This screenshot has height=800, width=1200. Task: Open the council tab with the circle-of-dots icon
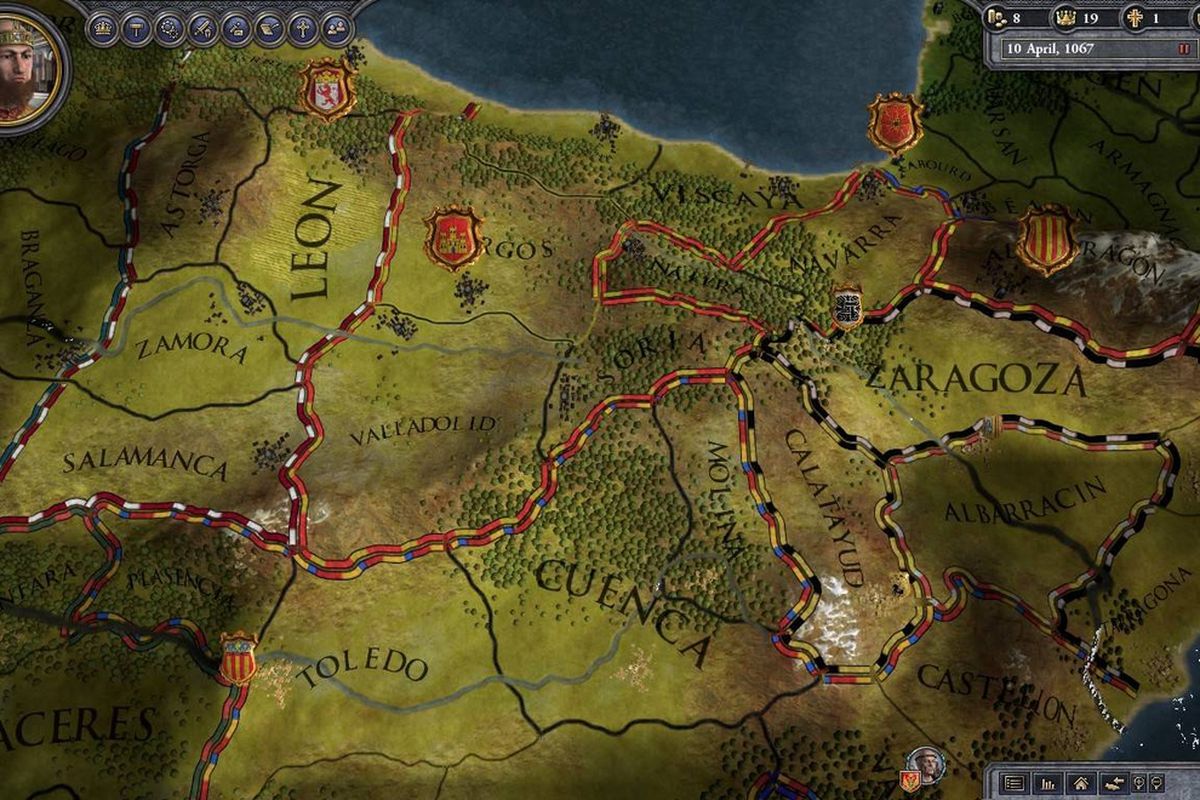coord(170,27)
